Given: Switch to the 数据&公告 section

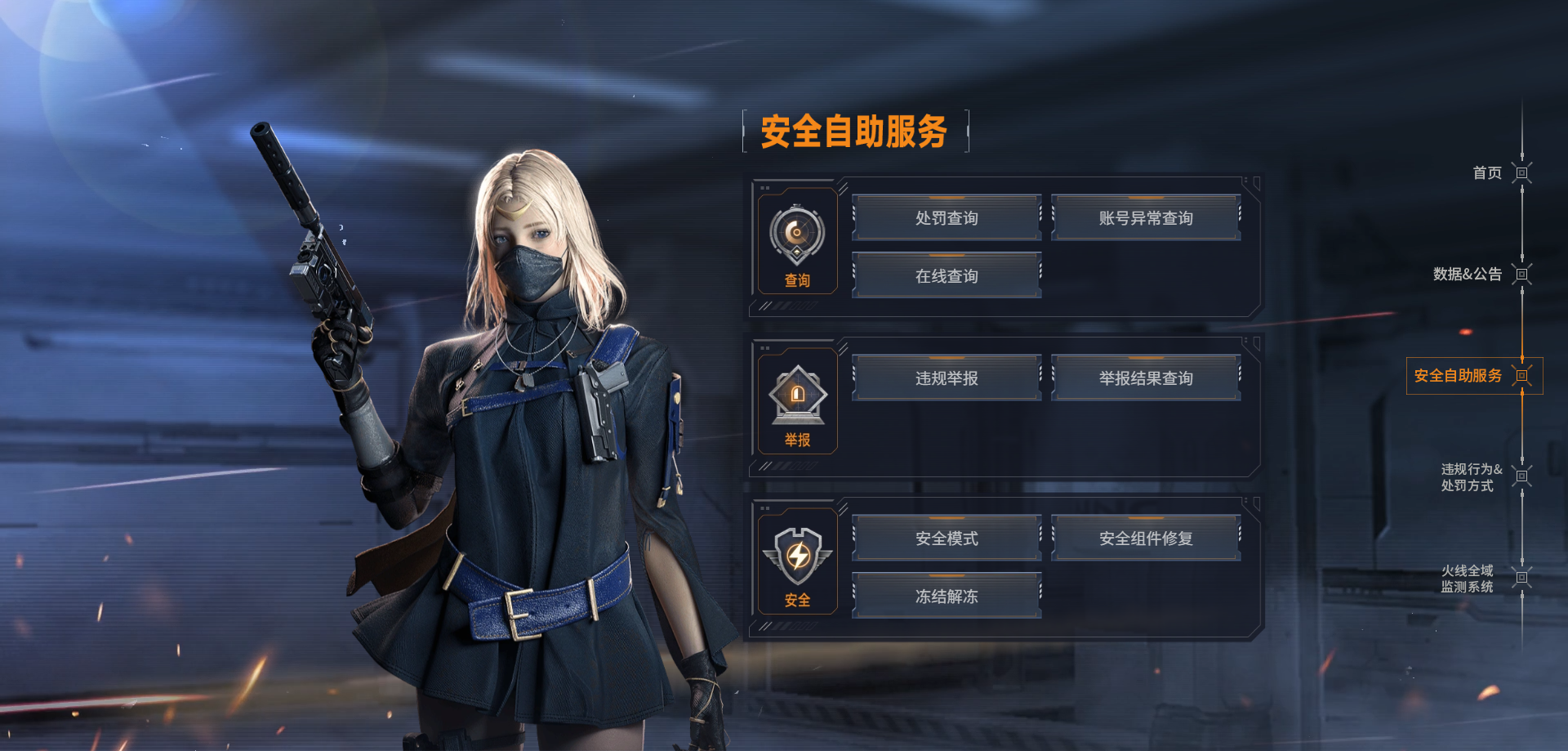Looking at the screenshot, I should pos(1468,275).
